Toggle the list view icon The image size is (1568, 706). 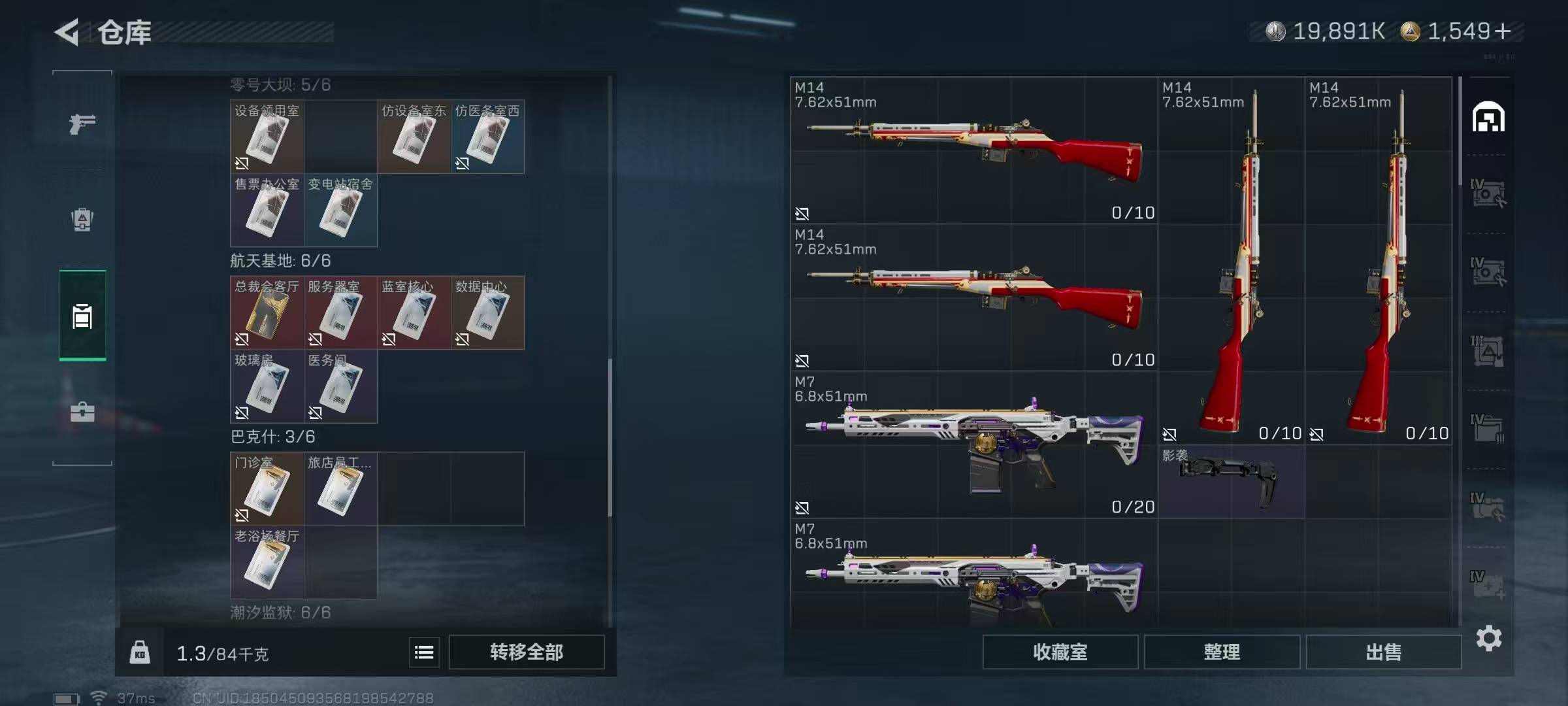(x=424, y=652)
